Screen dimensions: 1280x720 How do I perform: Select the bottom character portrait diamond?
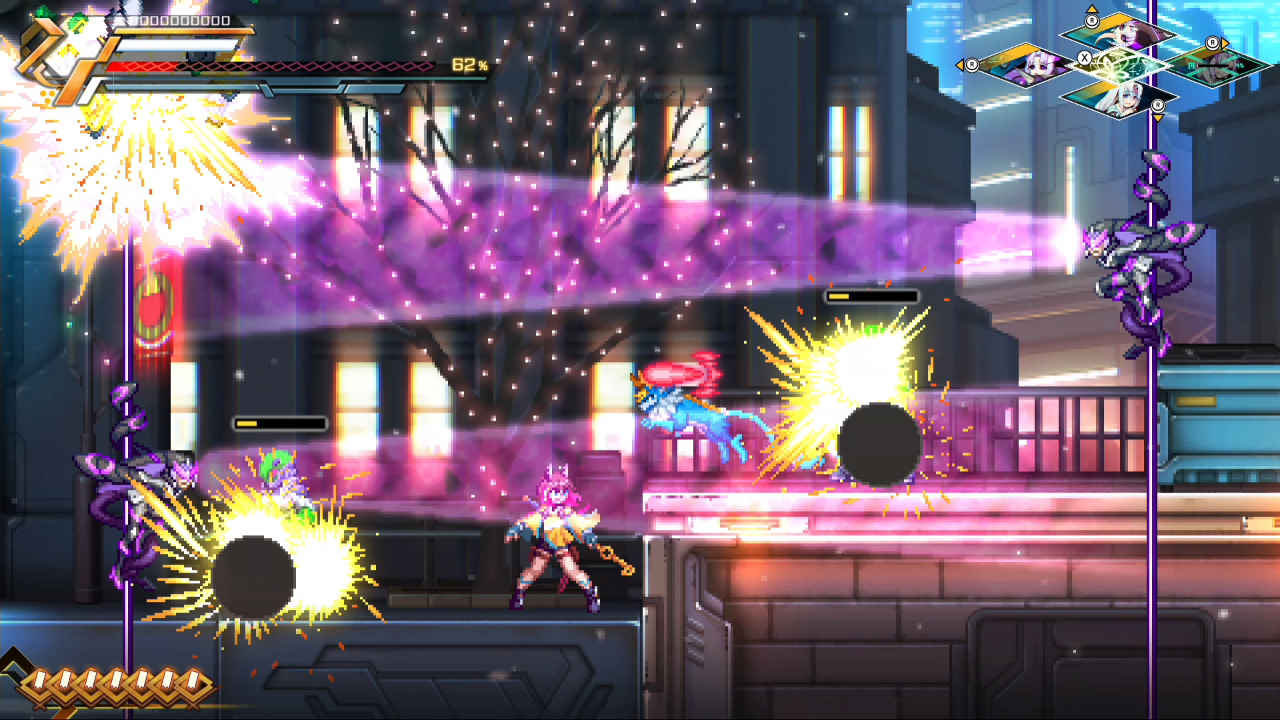[x=1122, y=100]
